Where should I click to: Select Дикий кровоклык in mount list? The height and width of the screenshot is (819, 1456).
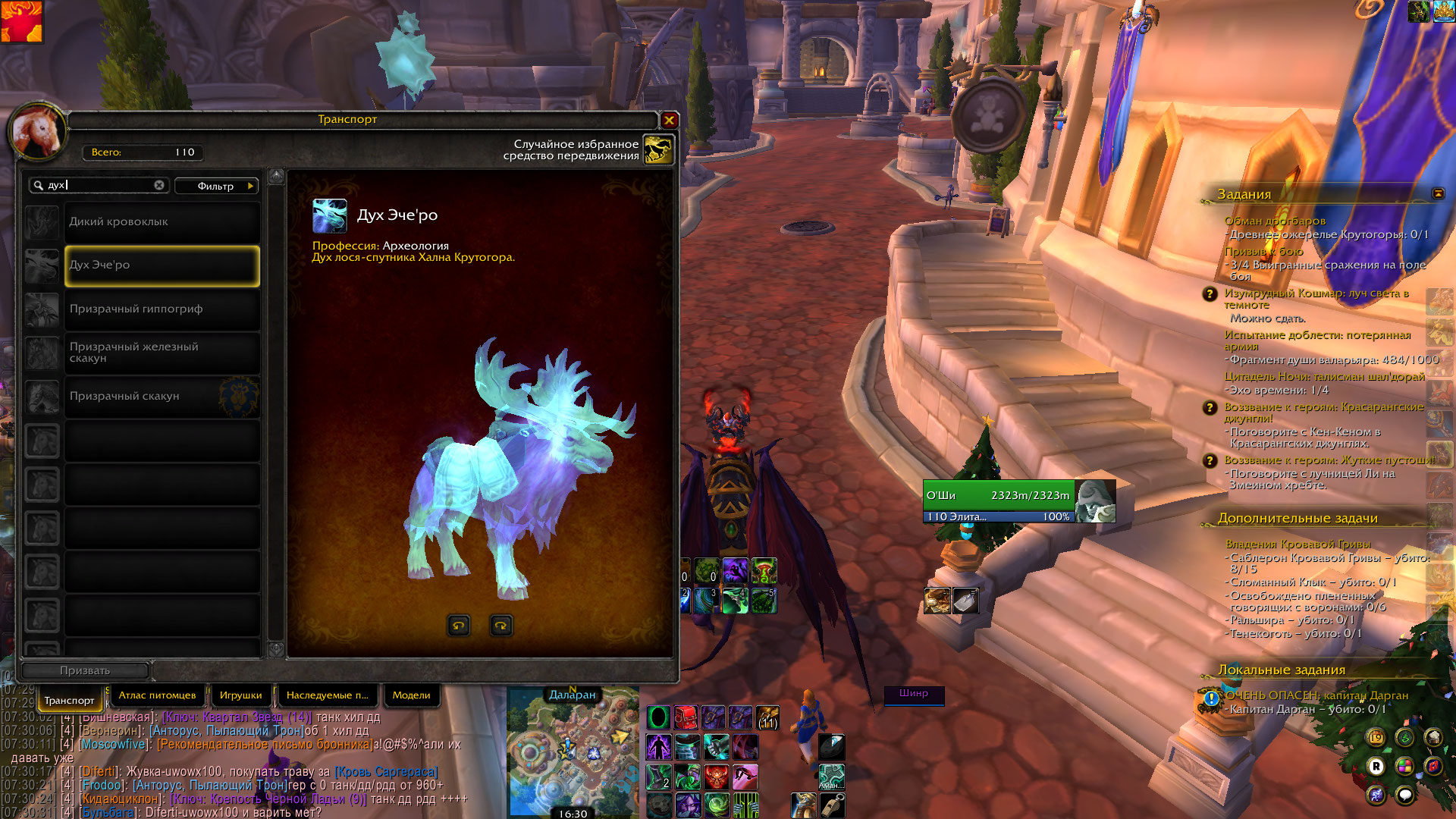(x=162, y=222)
